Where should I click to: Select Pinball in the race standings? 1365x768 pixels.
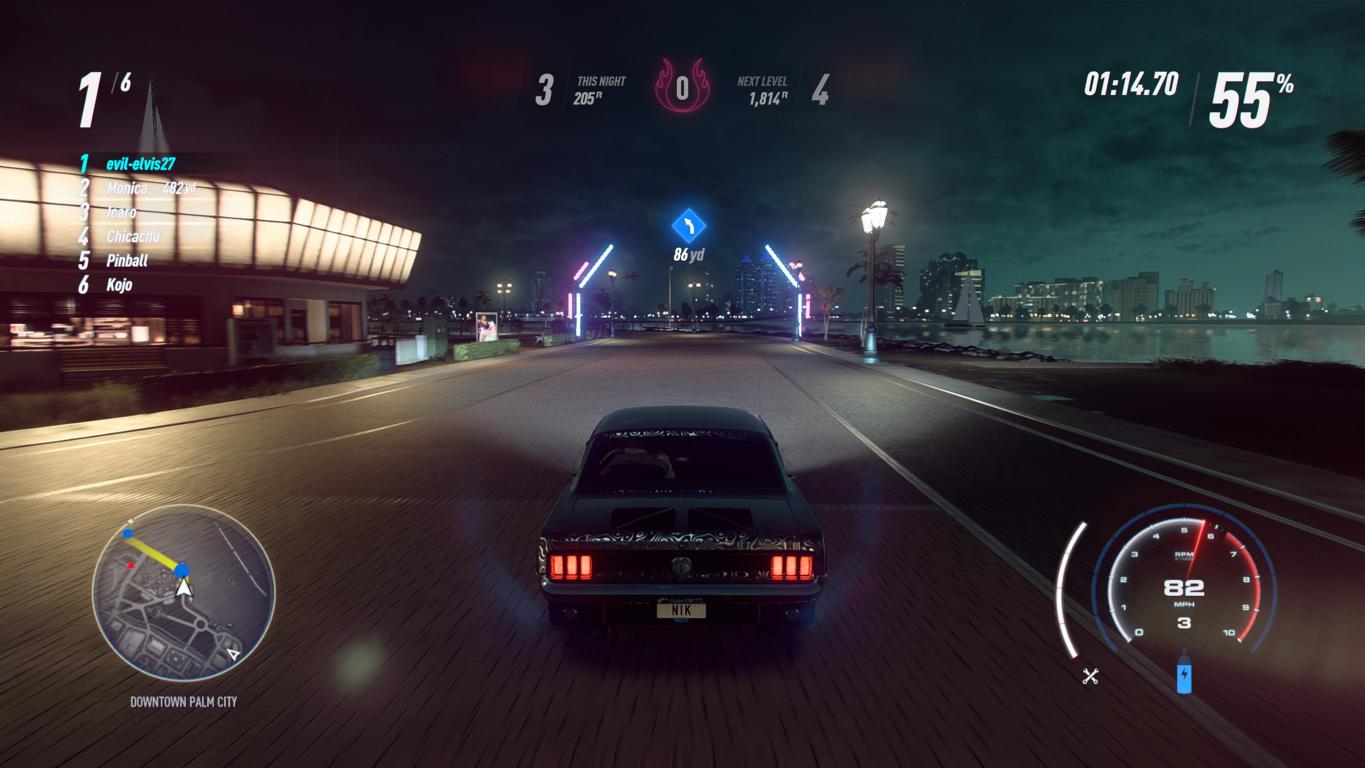pos(127,261)
